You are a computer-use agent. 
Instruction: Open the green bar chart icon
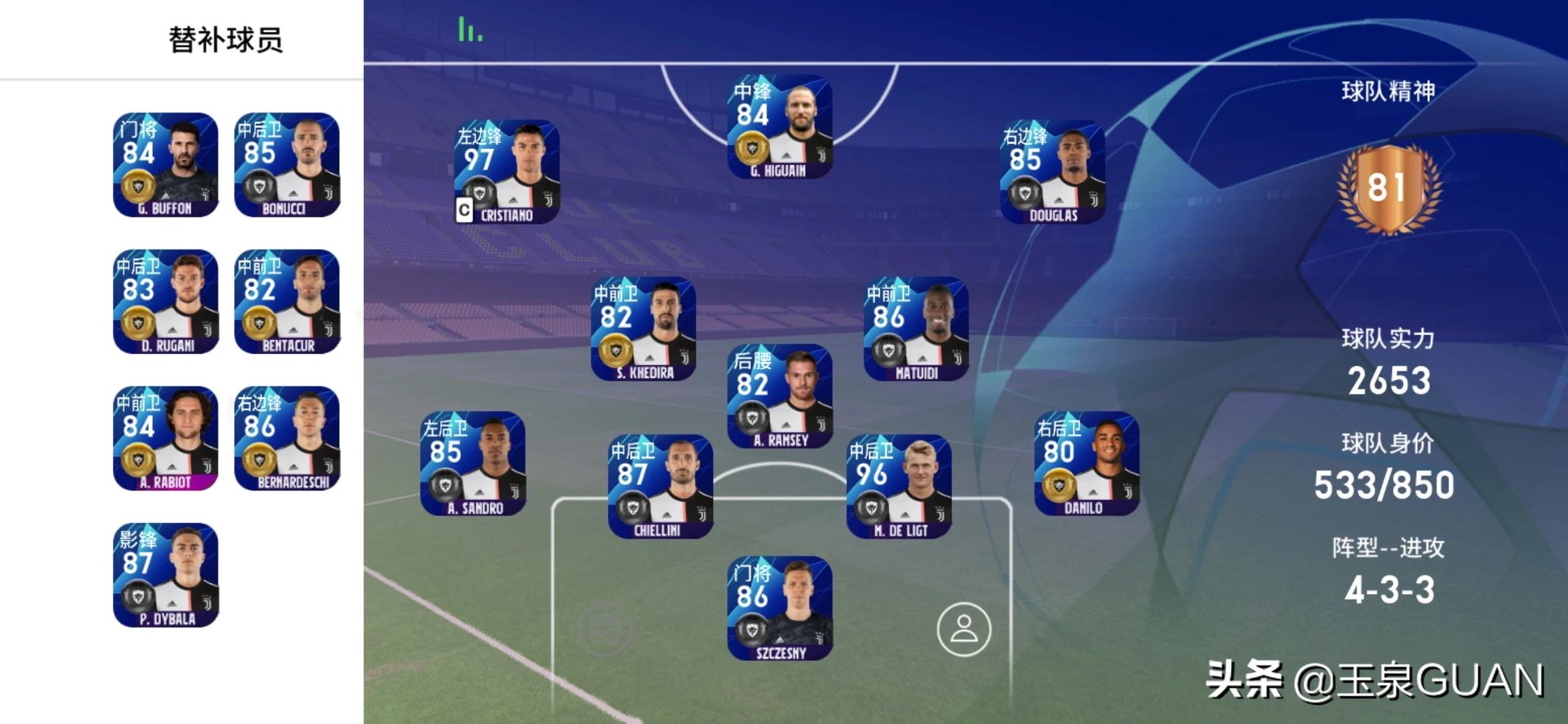pyautogui.click(x=470, y=30)
